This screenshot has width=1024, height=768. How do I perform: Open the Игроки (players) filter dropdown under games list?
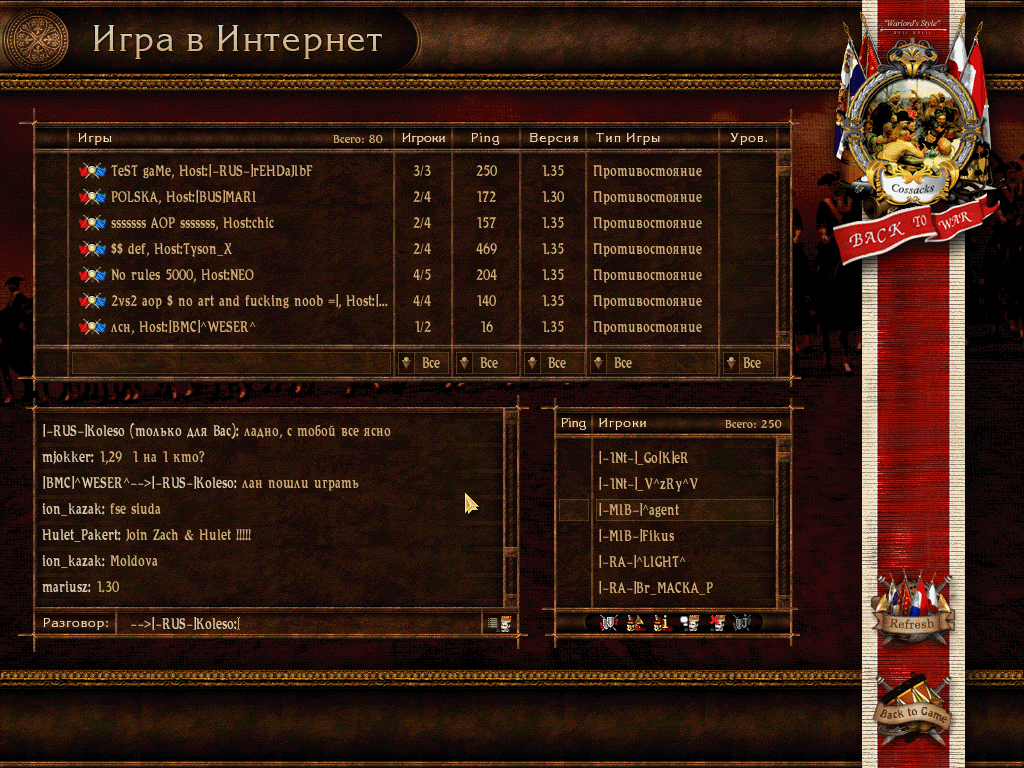[x=422, y=363]
